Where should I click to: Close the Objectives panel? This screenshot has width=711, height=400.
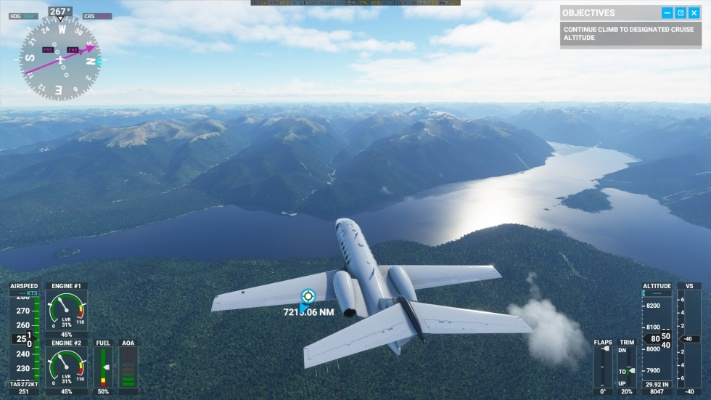694,13
